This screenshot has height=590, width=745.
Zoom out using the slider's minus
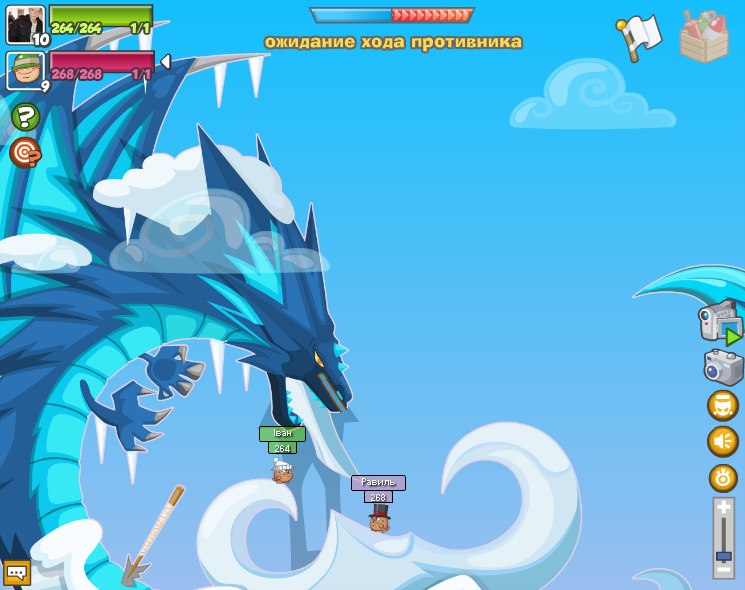point(723,568)
